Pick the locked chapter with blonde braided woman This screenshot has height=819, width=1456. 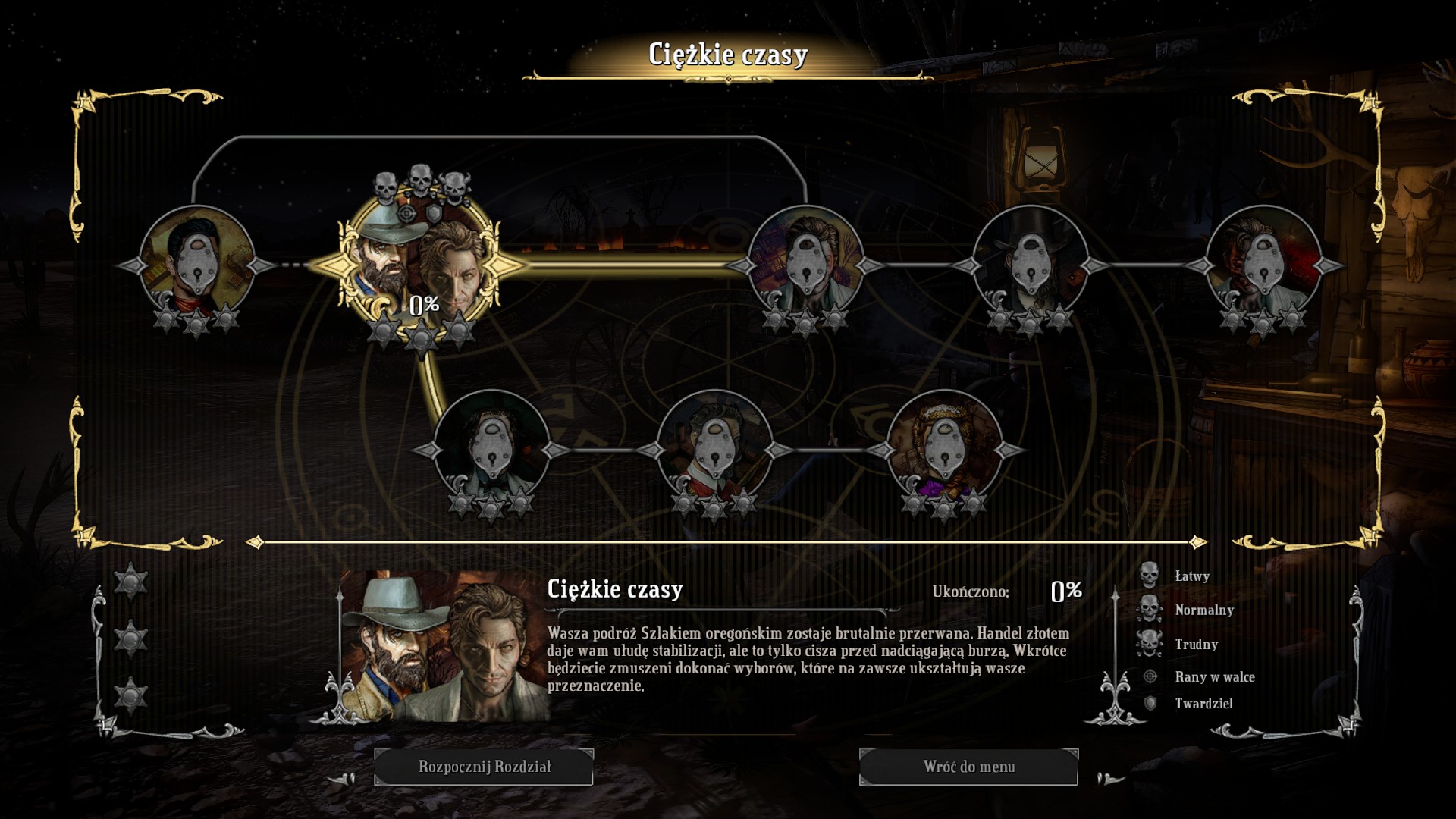(x=944, y=450)
